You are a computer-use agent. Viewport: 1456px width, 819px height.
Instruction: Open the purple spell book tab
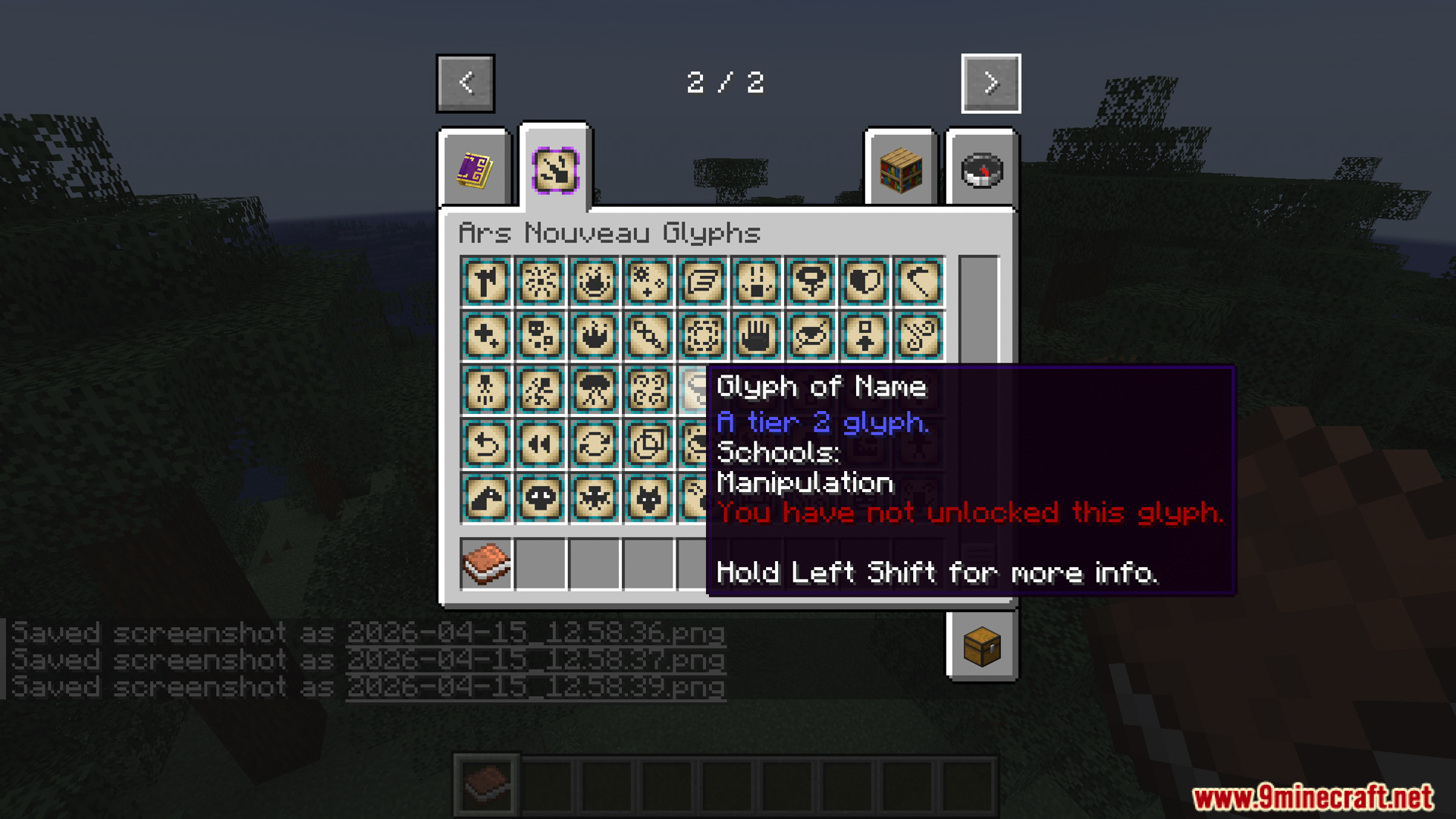tap(475, 170)
